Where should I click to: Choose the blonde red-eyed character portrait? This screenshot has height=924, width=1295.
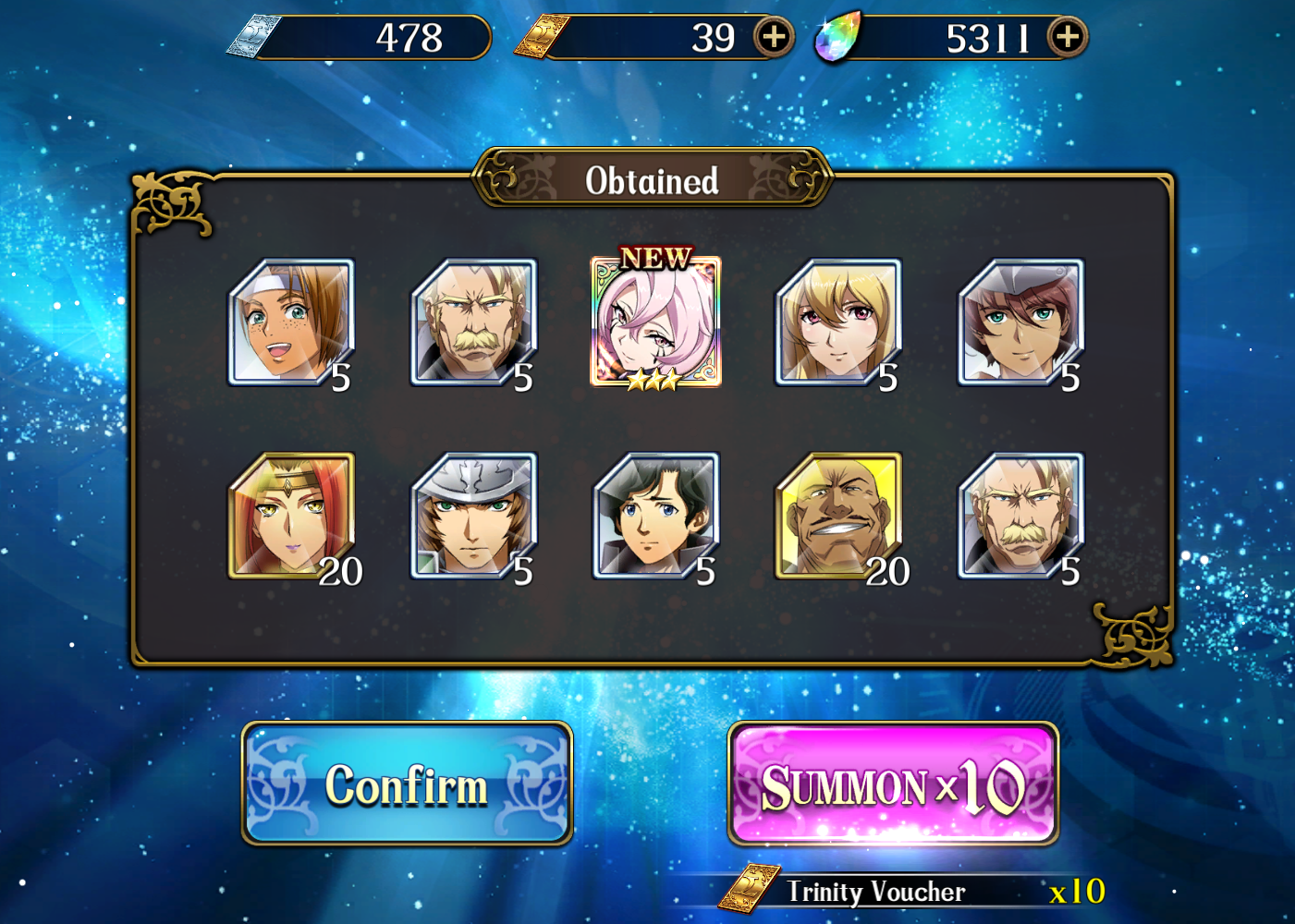[x=837, y=322]
